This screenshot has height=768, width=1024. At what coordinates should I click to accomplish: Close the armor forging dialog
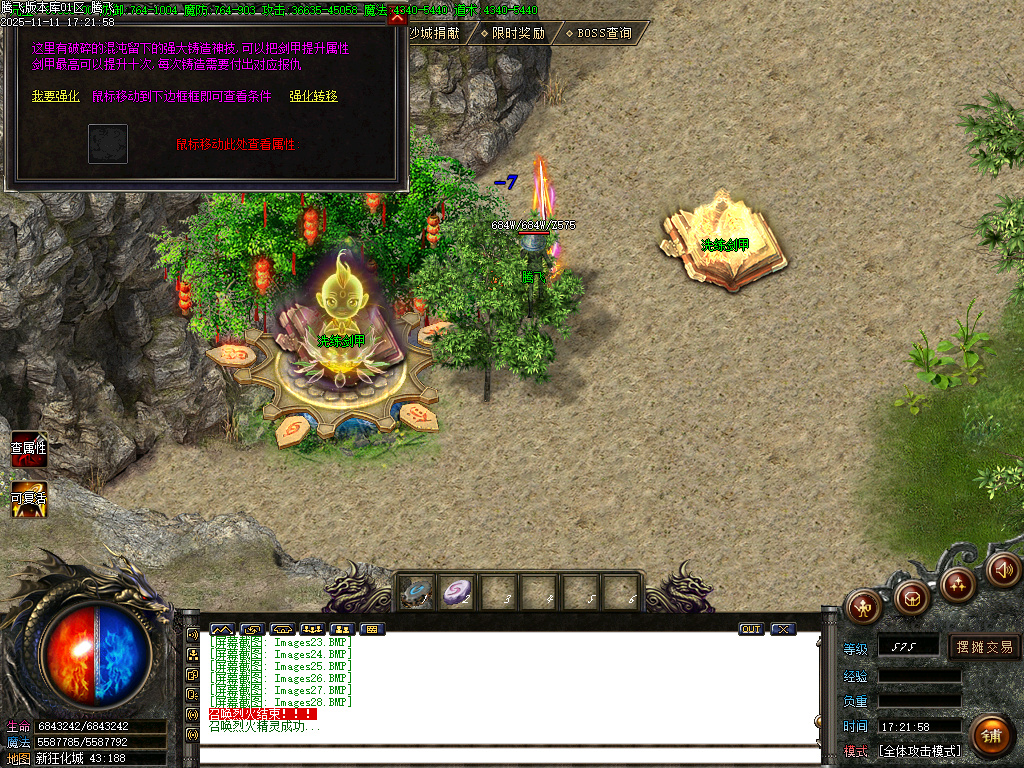(x=398, y=18)
